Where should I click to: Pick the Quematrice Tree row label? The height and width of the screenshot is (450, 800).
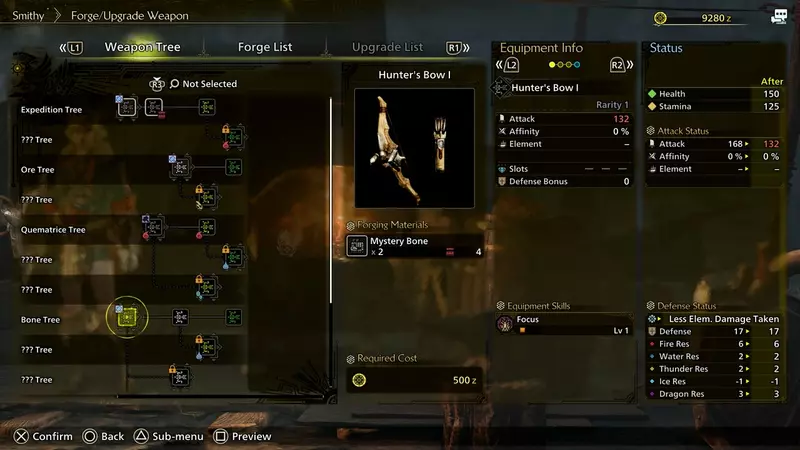tap(53, 230)
